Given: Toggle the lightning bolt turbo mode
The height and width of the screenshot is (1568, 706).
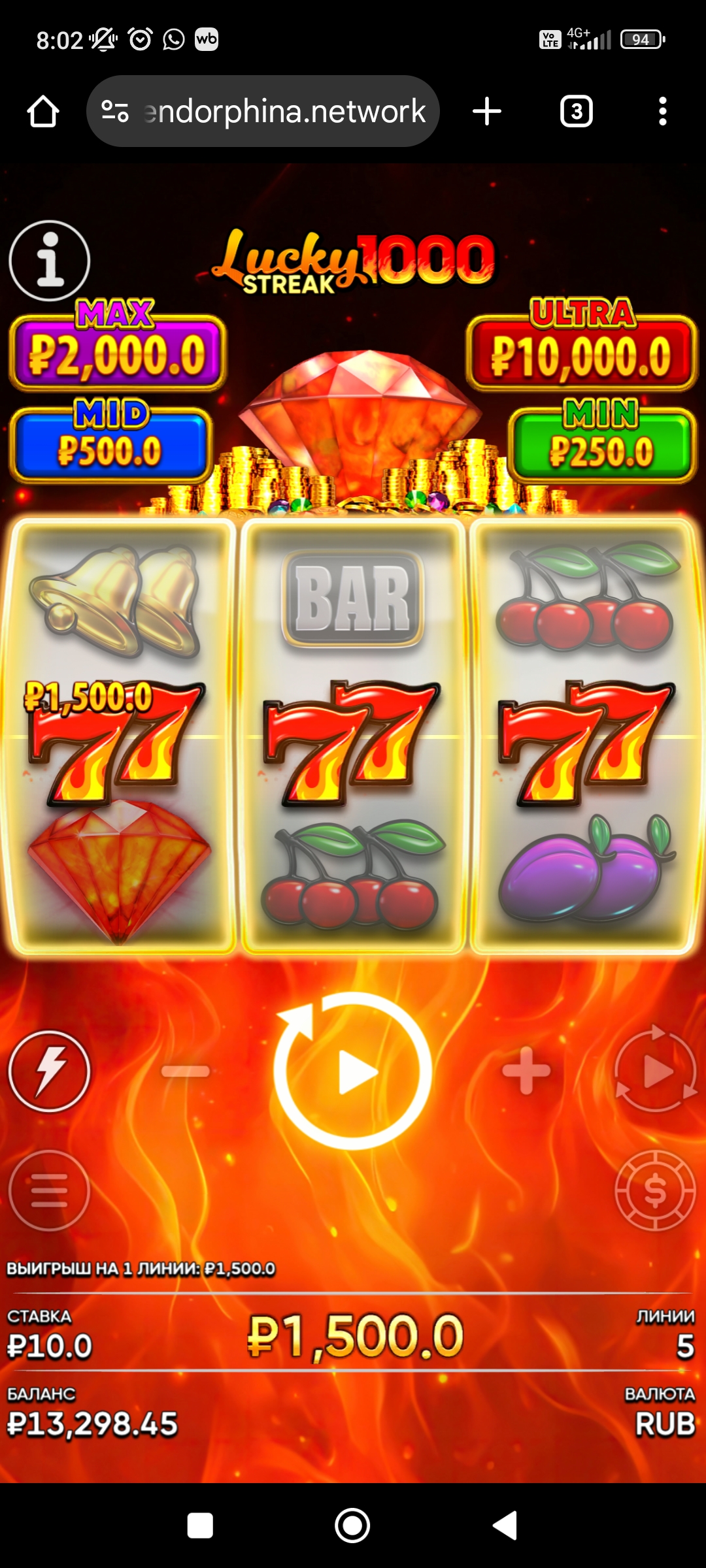Looking at the screenshot, I should tap(50, 1071).
